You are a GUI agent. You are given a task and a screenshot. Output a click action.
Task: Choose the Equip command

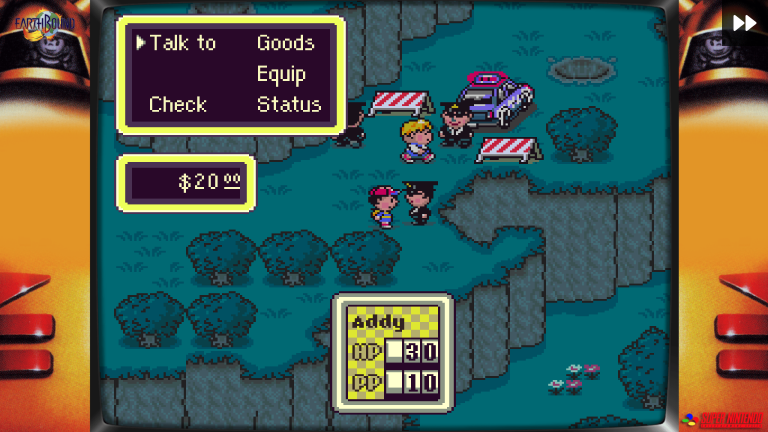click(281, 74)
